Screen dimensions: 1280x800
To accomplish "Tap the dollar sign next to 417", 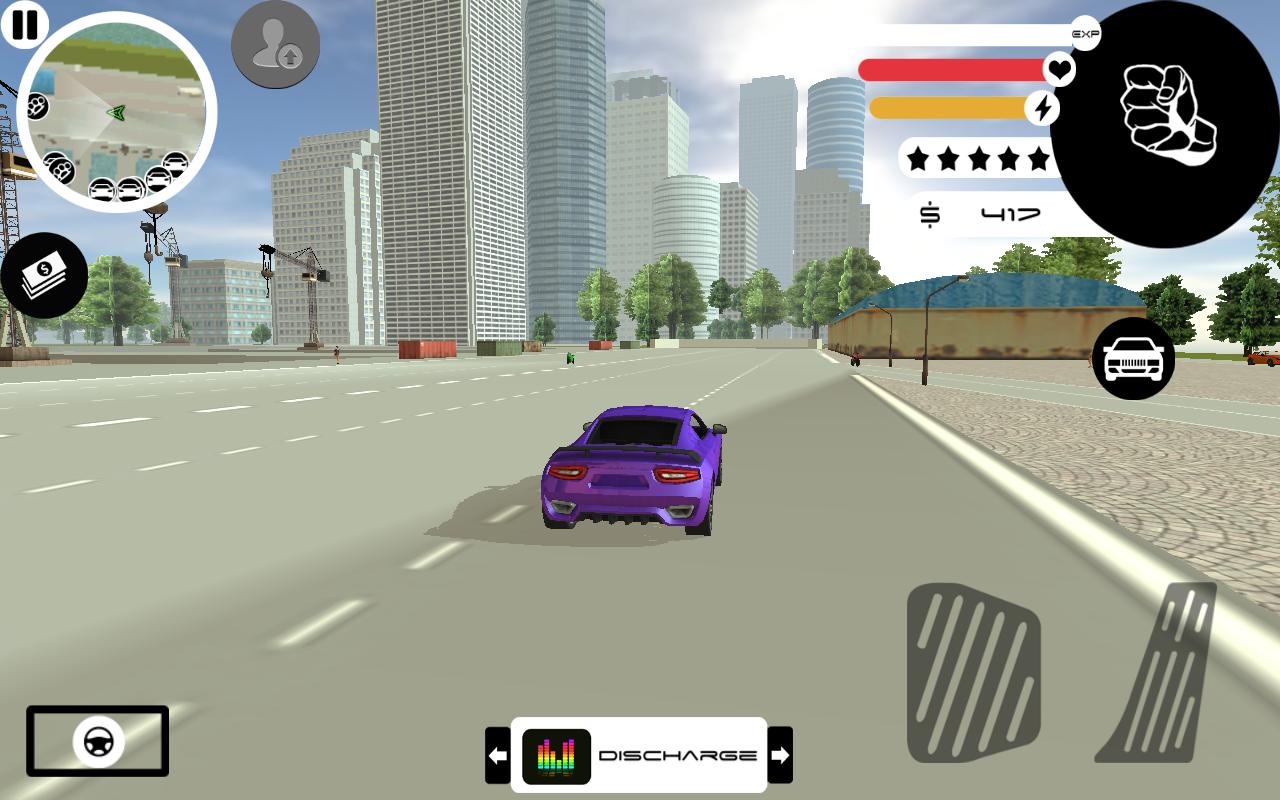I will (x=930, y=212).
